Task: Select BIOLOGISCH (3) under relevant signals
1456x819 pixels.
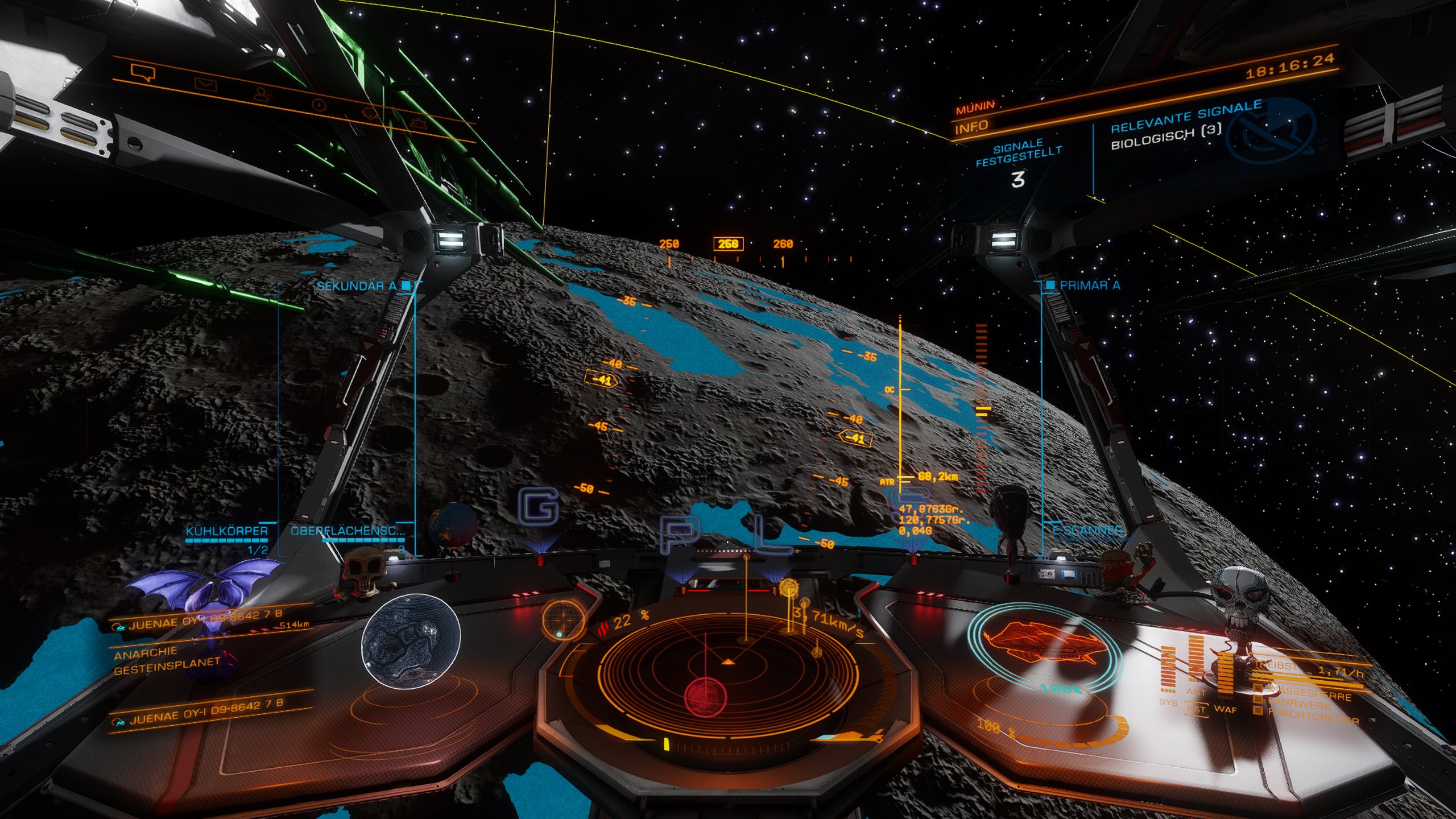Action: (x=1166, y=137)
